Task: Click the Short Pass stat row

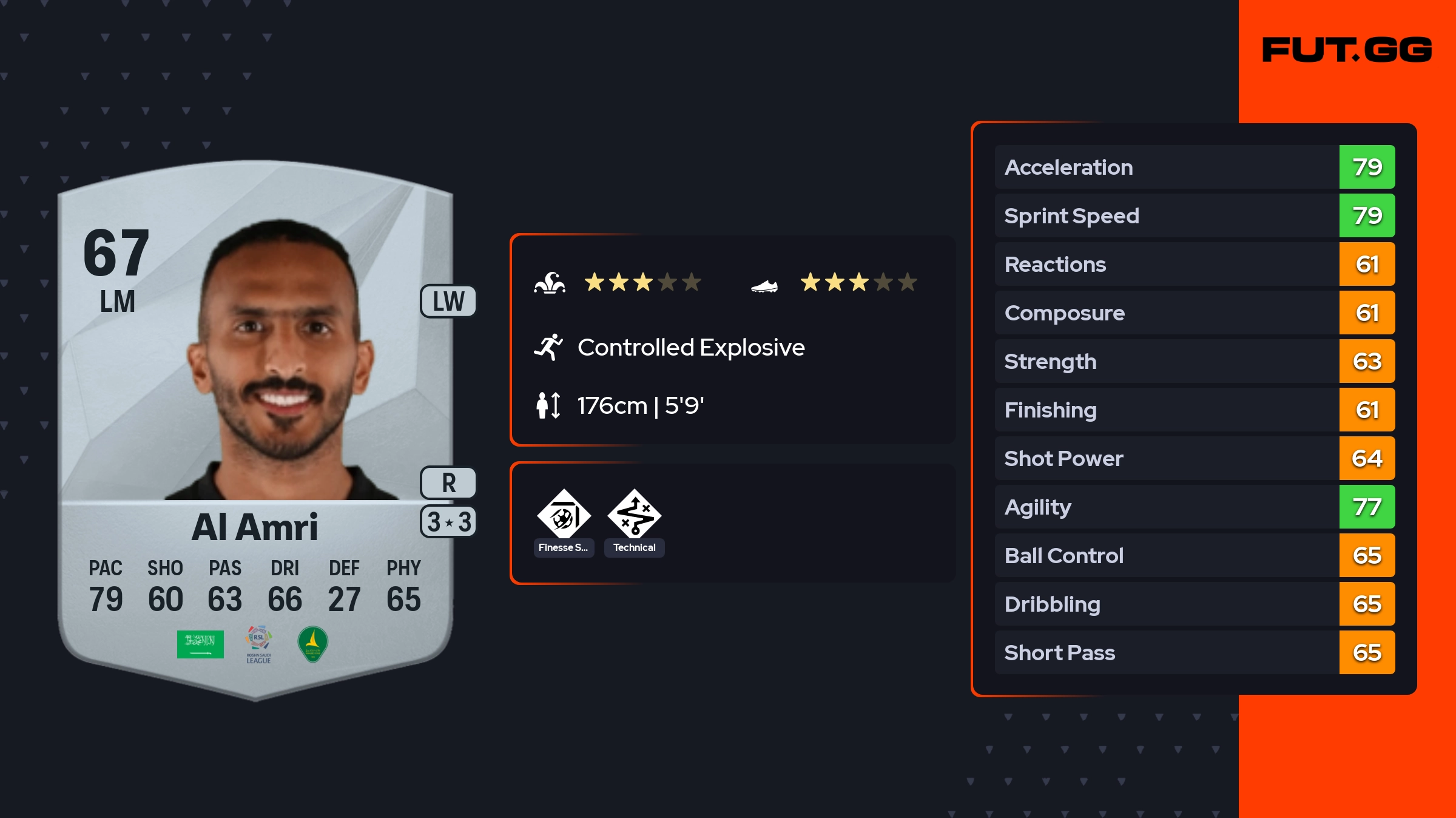Action: tap(1194, 652)
